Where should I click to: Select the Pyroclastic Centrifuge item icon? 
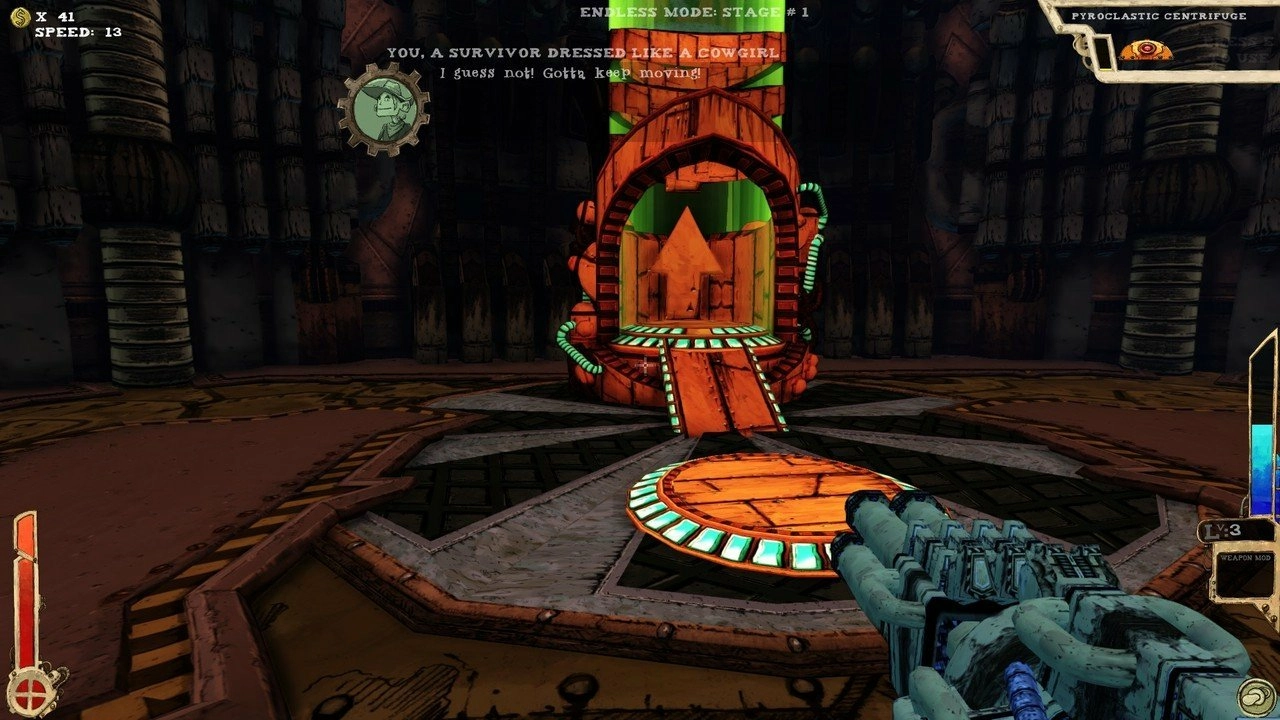(x=1145, y=50)
